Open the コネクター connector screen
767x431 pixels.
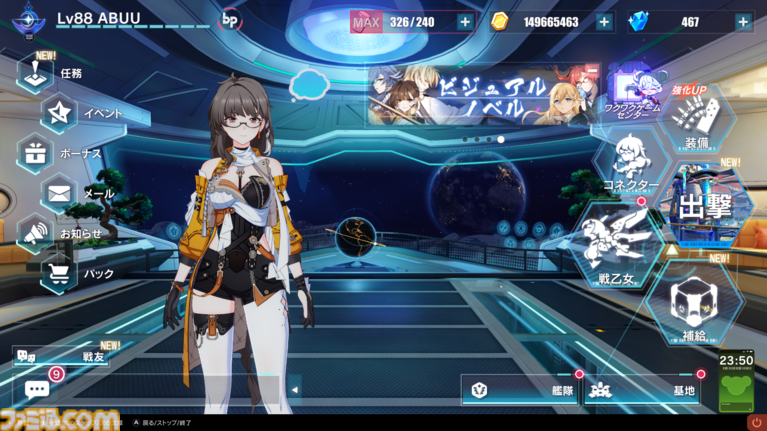coord(630,164)
